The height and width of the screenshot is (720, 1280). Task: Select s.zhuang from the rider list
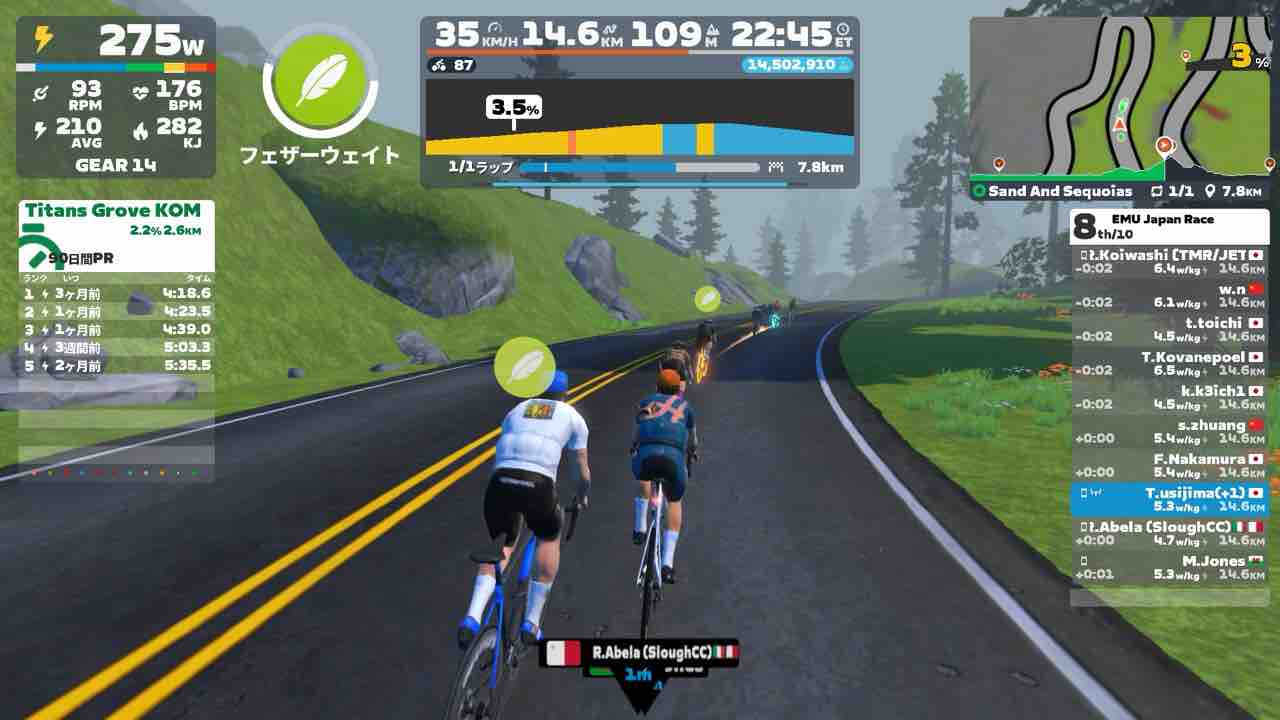pyautogui.click(x=1169, y=432)
